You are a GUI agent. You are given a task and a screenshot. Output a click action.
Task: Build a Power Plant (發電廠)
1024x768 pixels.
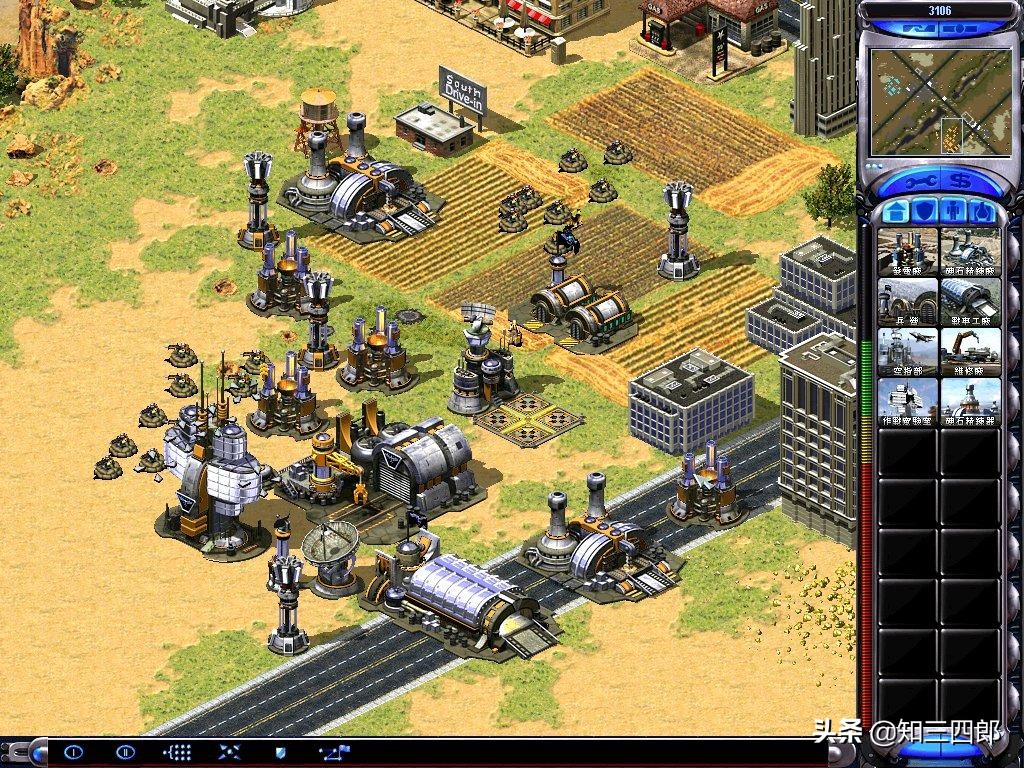click(908, 252)
